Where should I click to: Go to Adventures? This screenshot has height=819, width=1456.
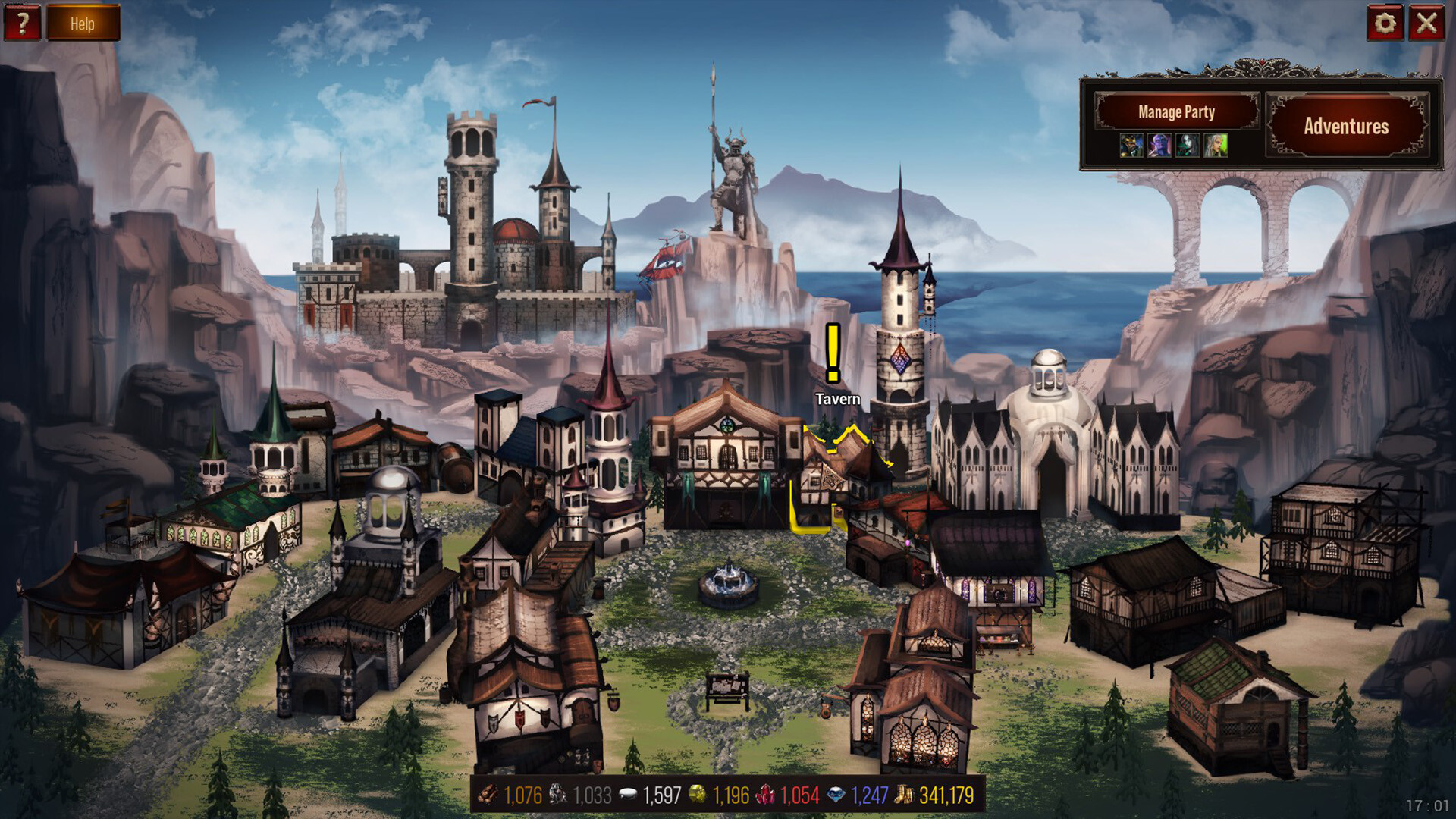click(x=1346, y=126)
